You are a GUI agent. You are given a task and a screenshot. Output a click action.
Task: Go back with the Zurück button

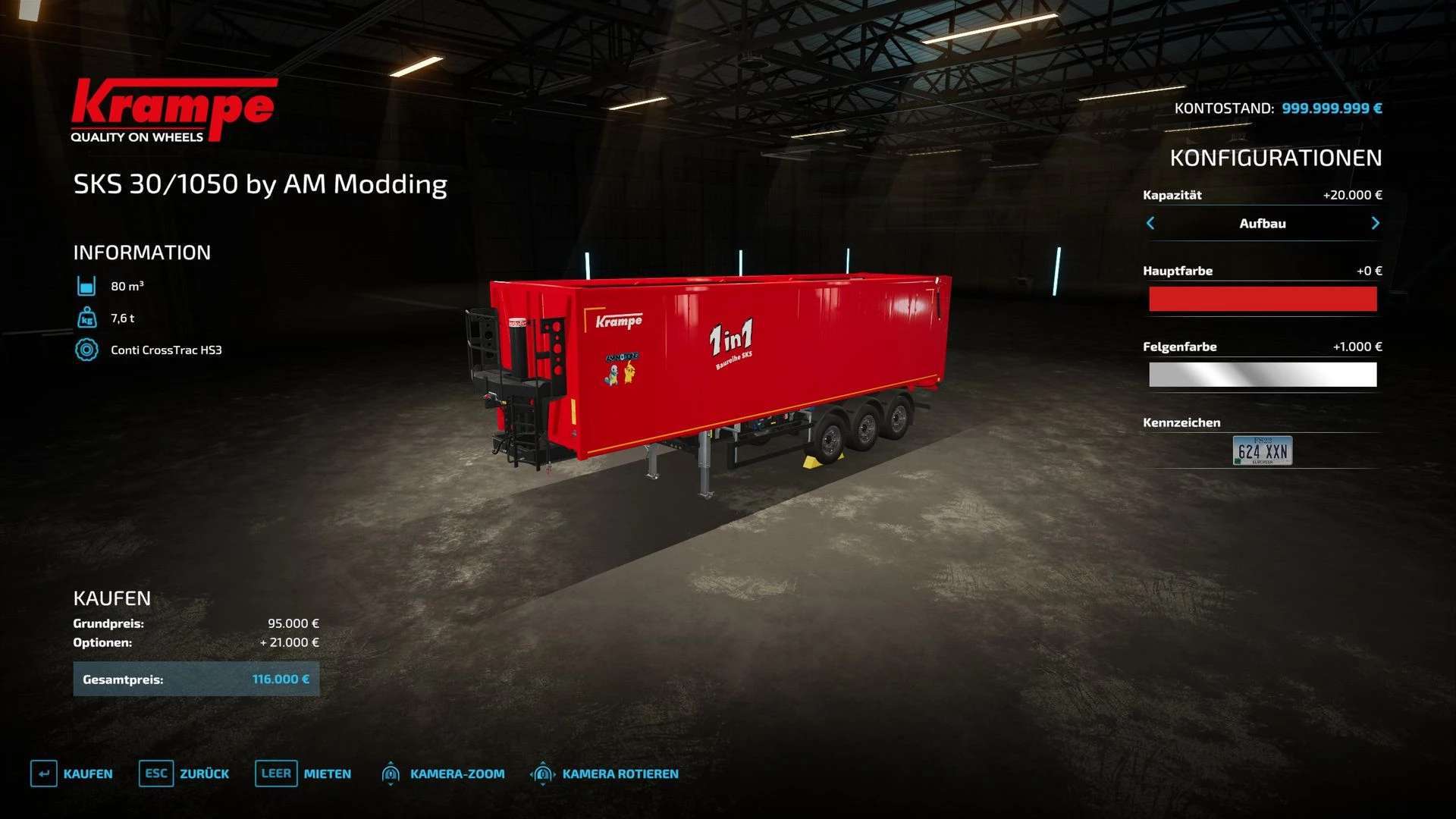pyautogui.click(x=184, y=773)
